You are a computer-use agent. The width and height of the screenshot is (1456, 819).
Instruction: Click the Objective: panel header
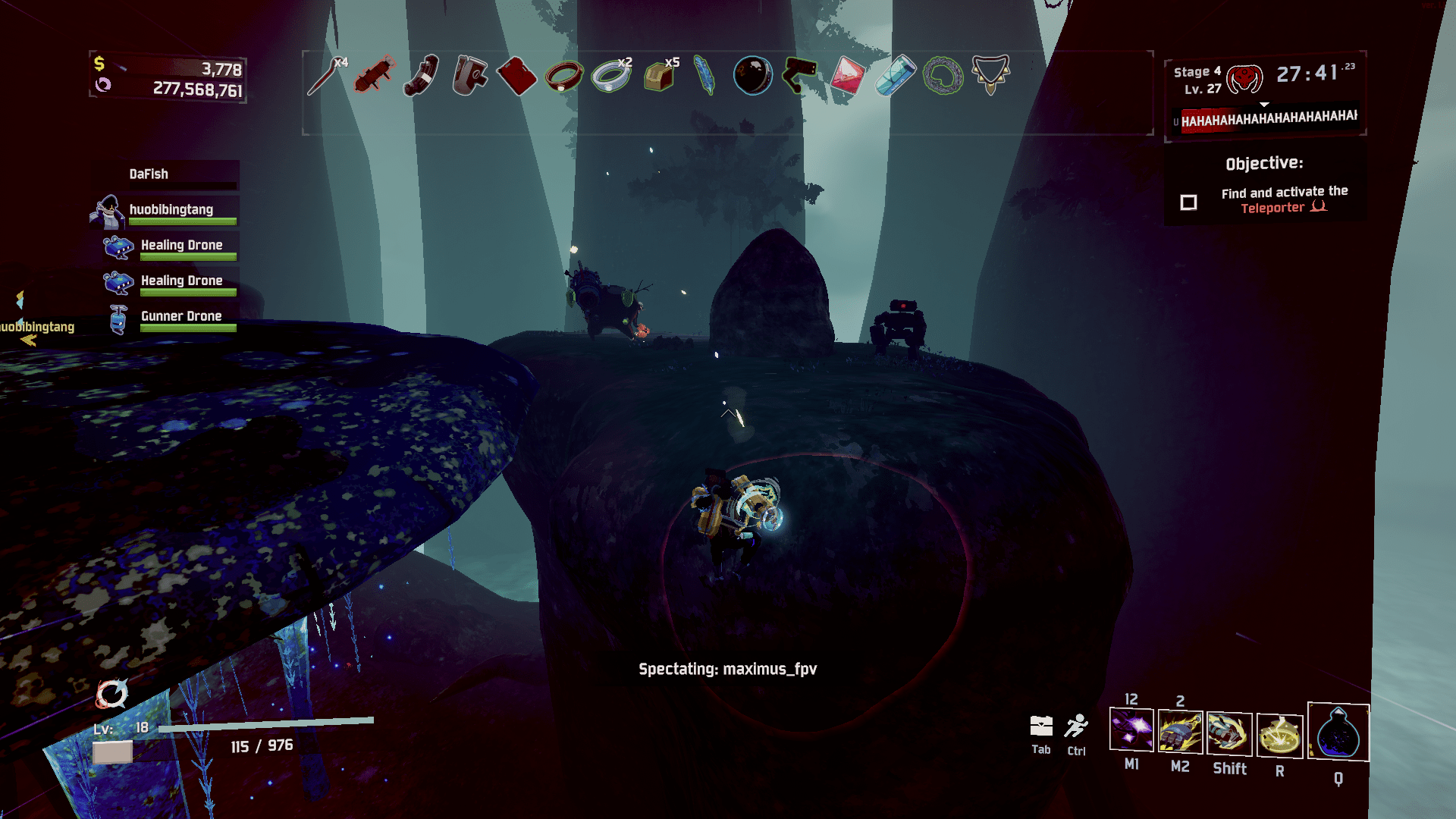point(1263,163)
